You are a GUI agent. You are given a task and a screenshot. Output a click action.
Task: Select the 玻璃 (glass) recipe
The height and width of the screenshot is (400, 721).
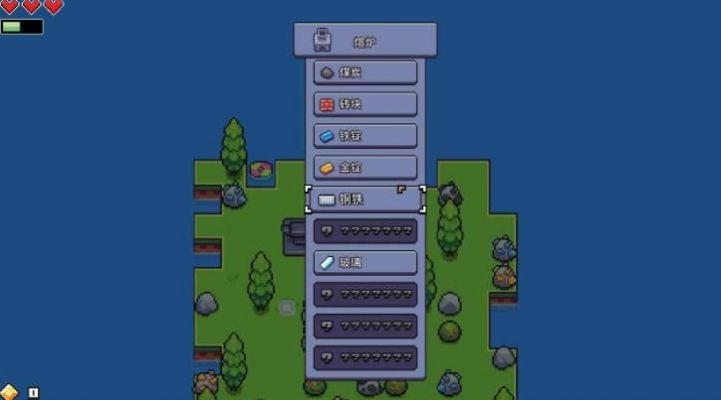[365, 262]
